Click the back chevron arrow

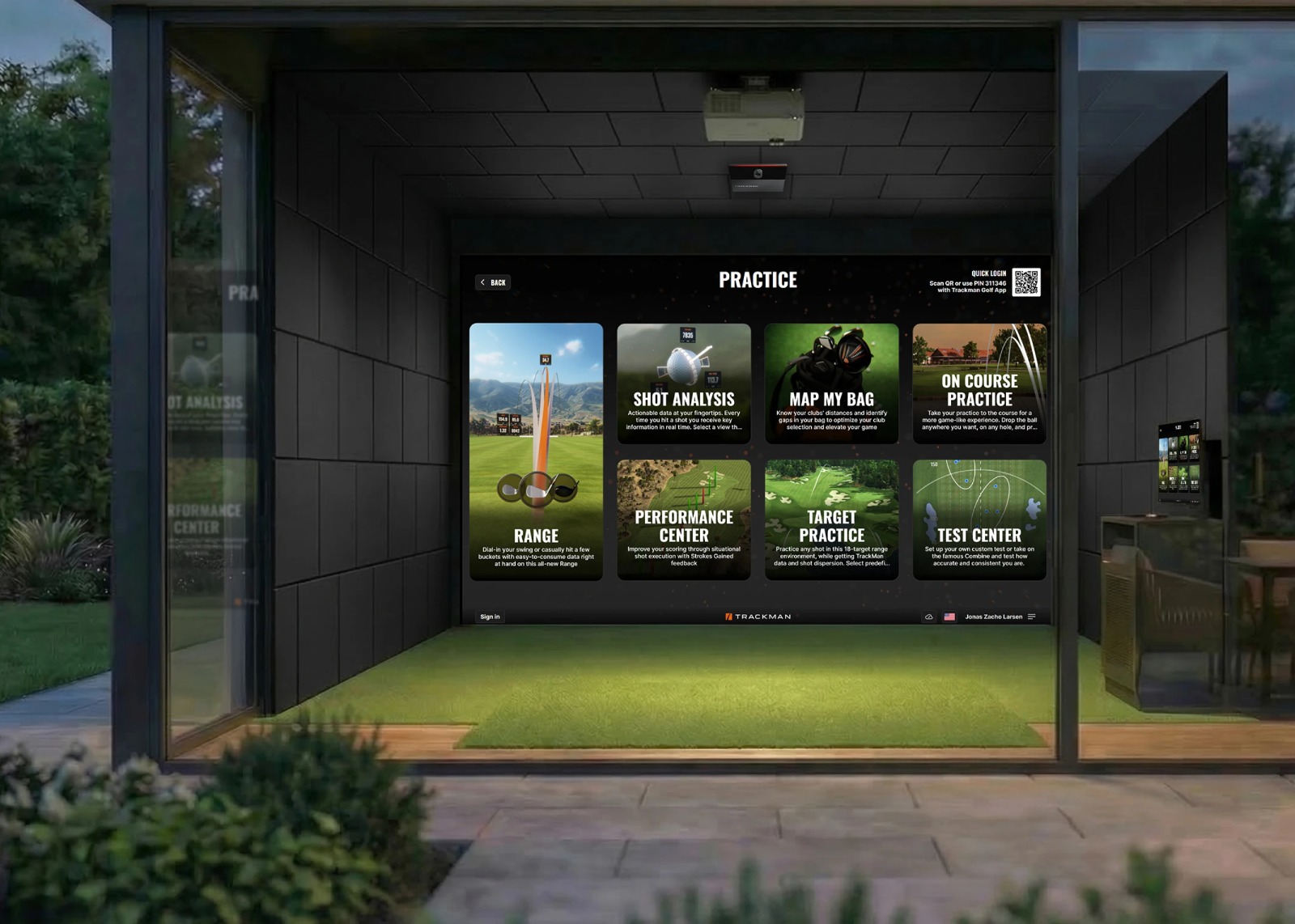tap(483, 282)
